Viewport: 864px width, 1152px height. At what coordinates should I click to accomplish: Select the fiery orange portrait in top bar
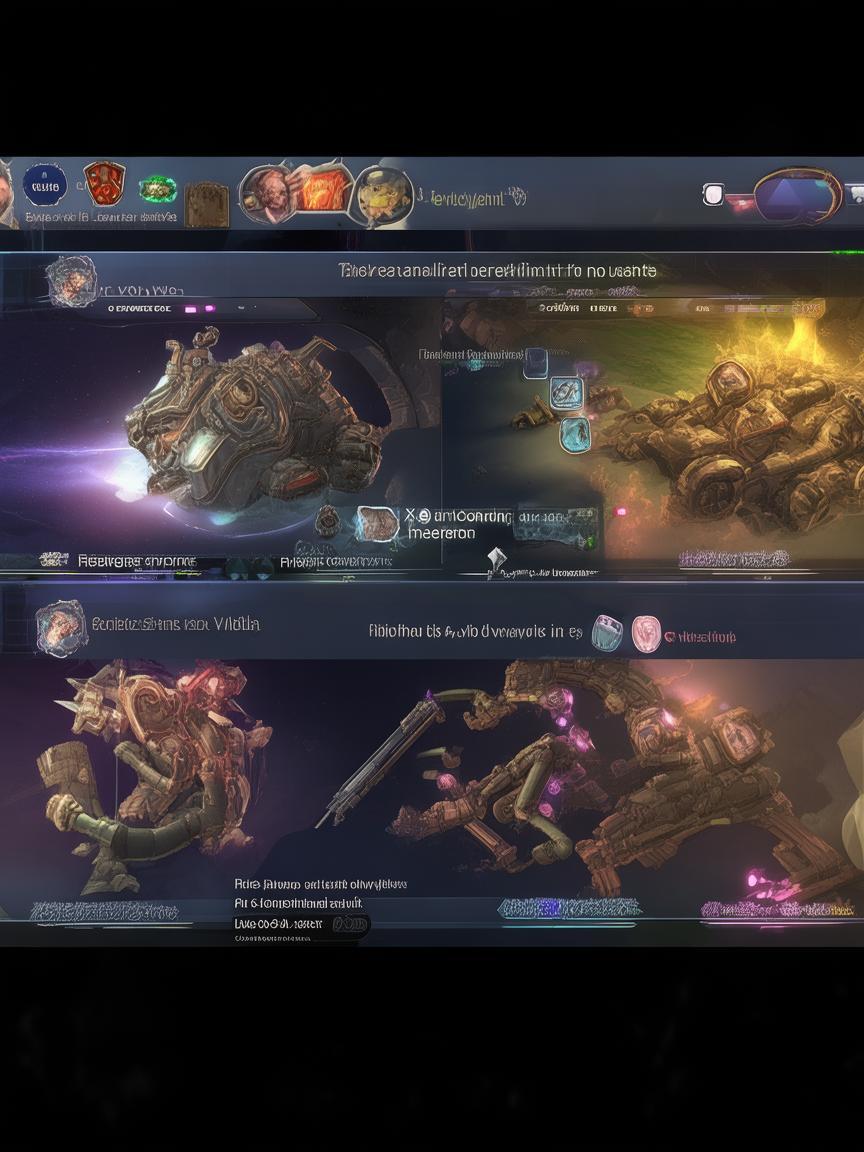(x=324, y=189)
